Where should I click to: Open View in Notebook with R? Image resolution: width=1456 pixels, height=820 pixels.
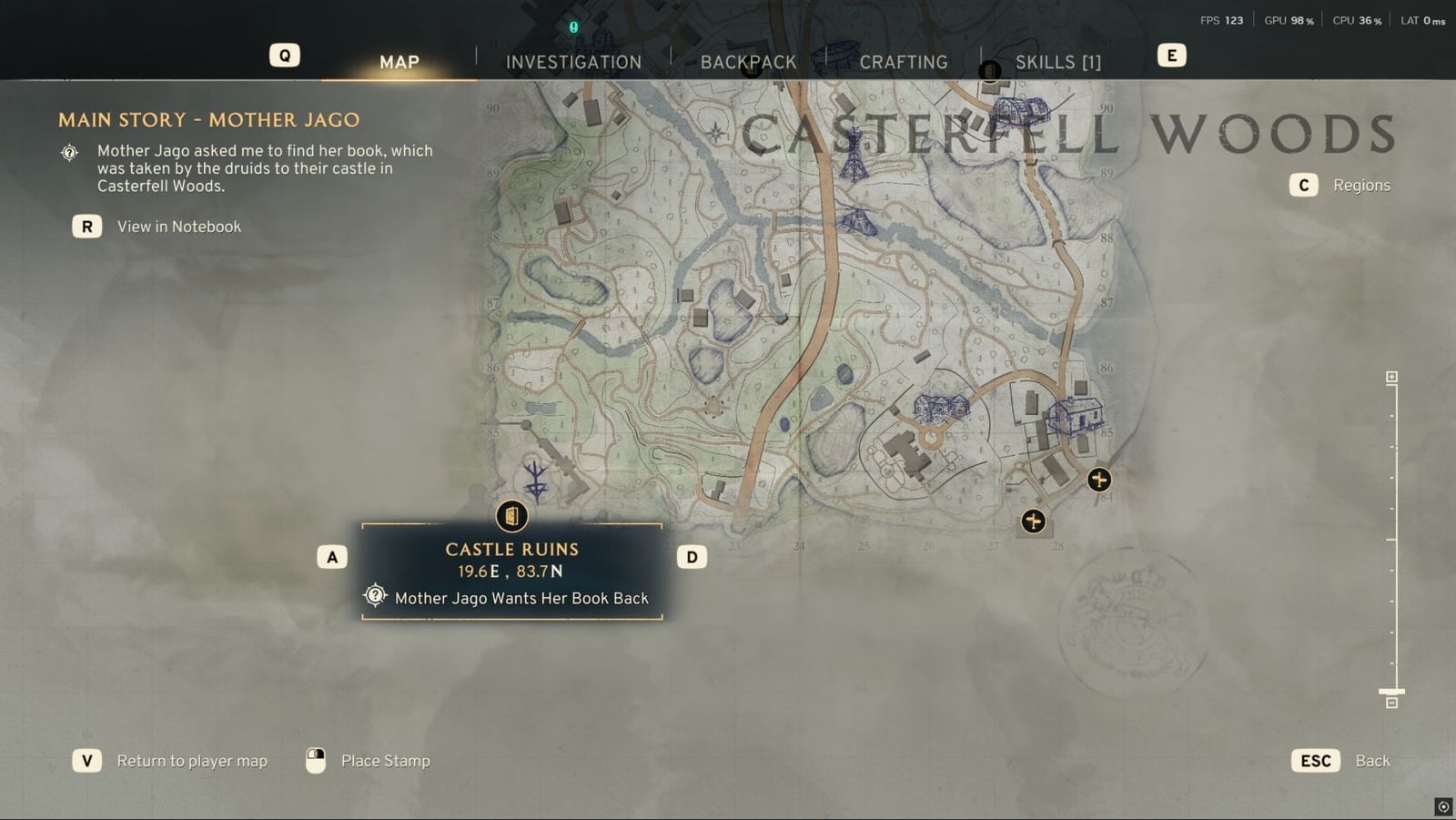click(86, 226)
